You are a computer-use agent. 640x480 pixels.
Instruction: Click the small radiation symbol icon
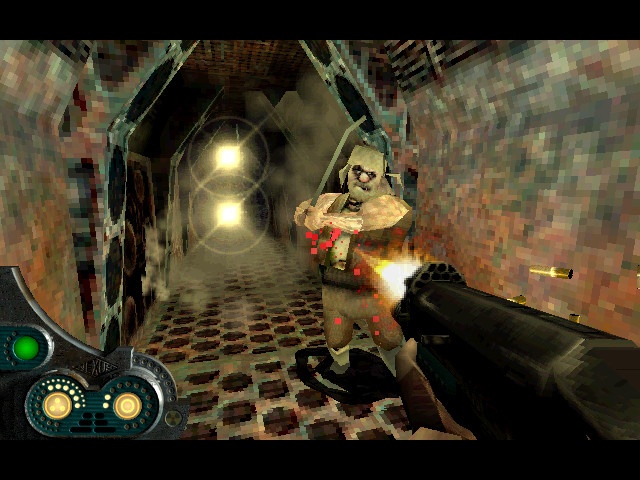pos(173,418)
